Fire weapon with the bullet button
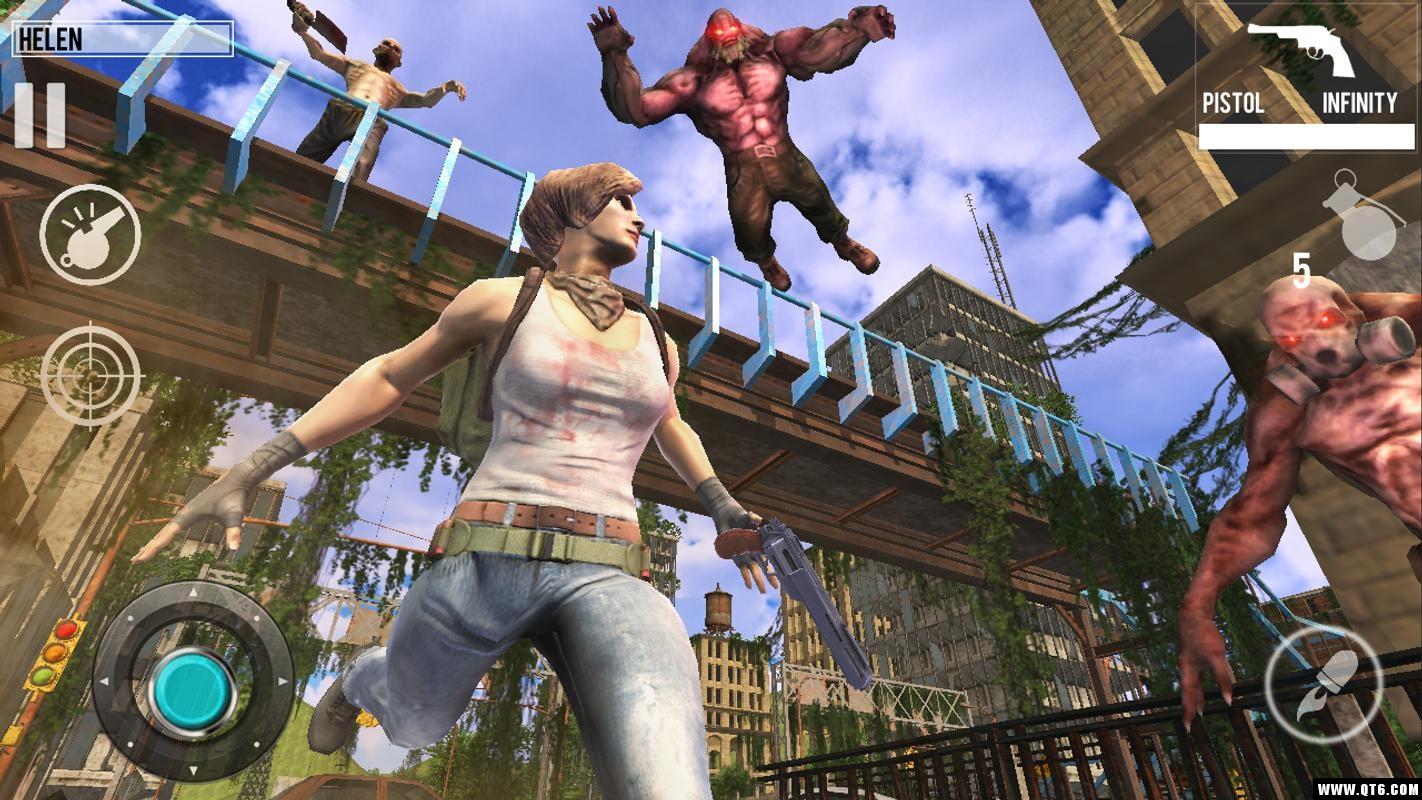Screen dimensions: 1422x800 coord(1323,686)
